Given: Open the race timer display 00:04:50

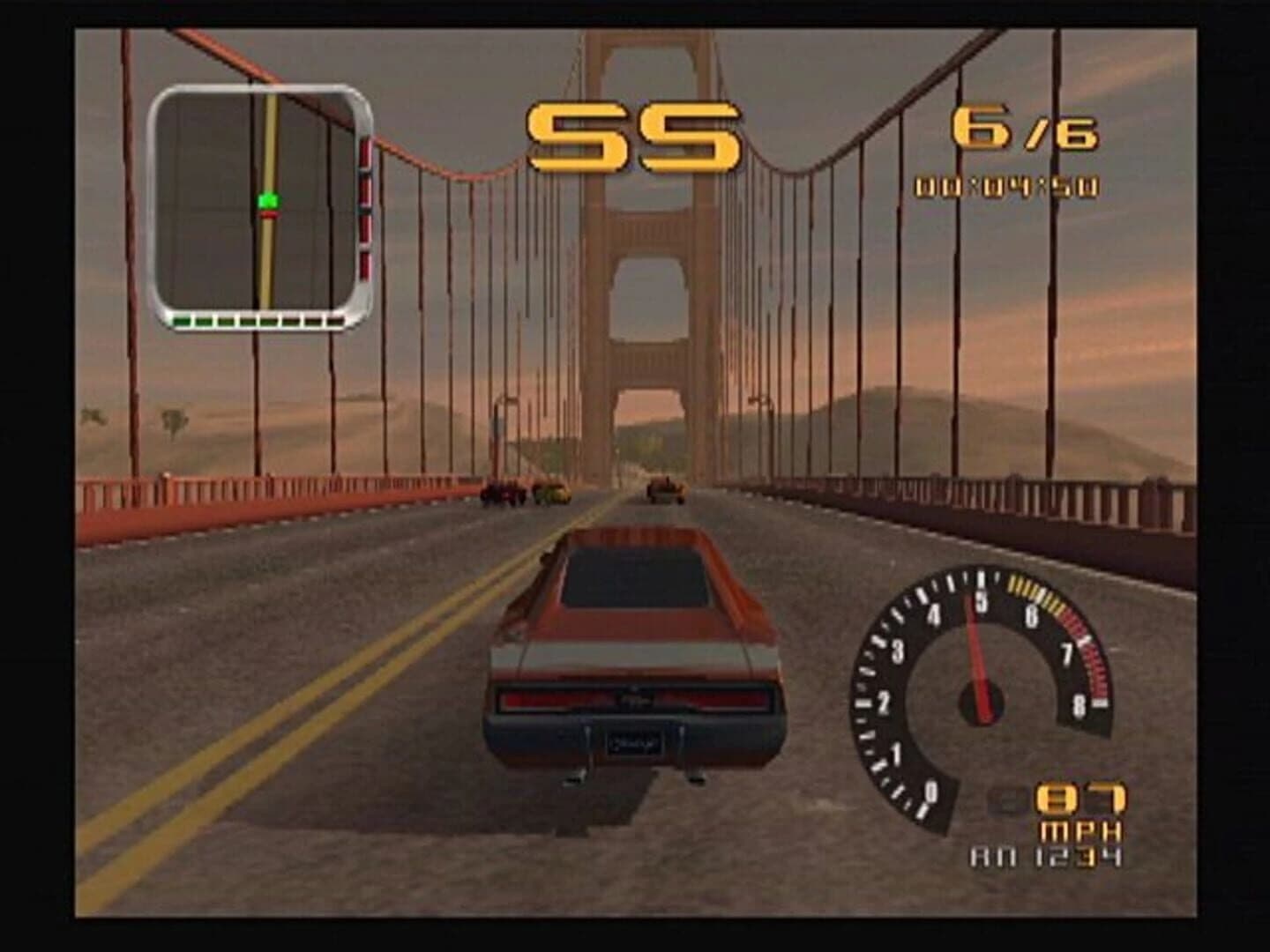Looking at the screenshot, I should (x=1005, y=185).
